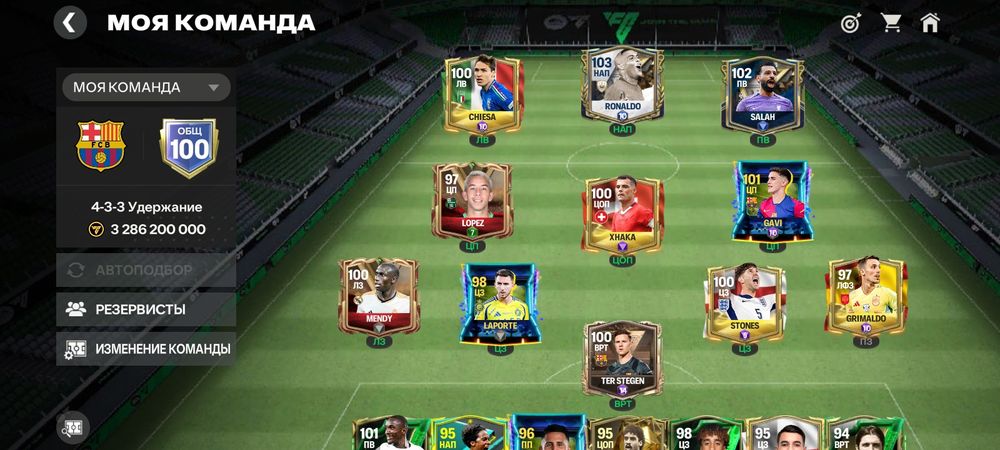The height and width of the screenshot is (450, 1000).
Task: Choose the Stones defender card
Action: click(744, 304)
